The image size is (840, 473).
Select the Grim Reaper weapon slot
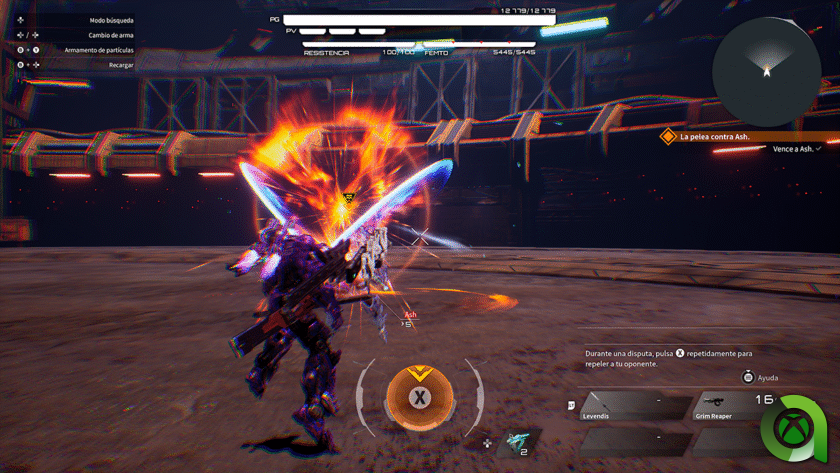734,406
